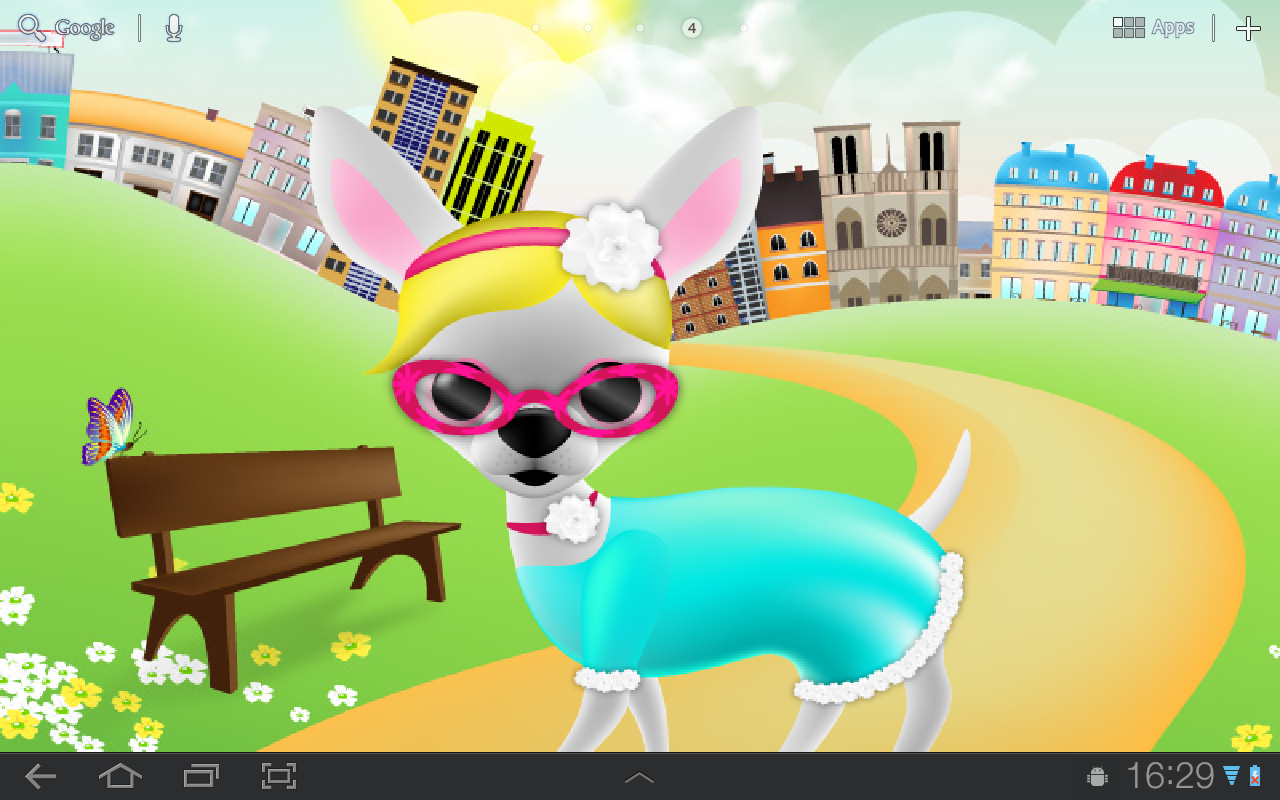Screen dimensions: 1280x800
Task: Tap the Apps text label
Action: pos(1174,26)
